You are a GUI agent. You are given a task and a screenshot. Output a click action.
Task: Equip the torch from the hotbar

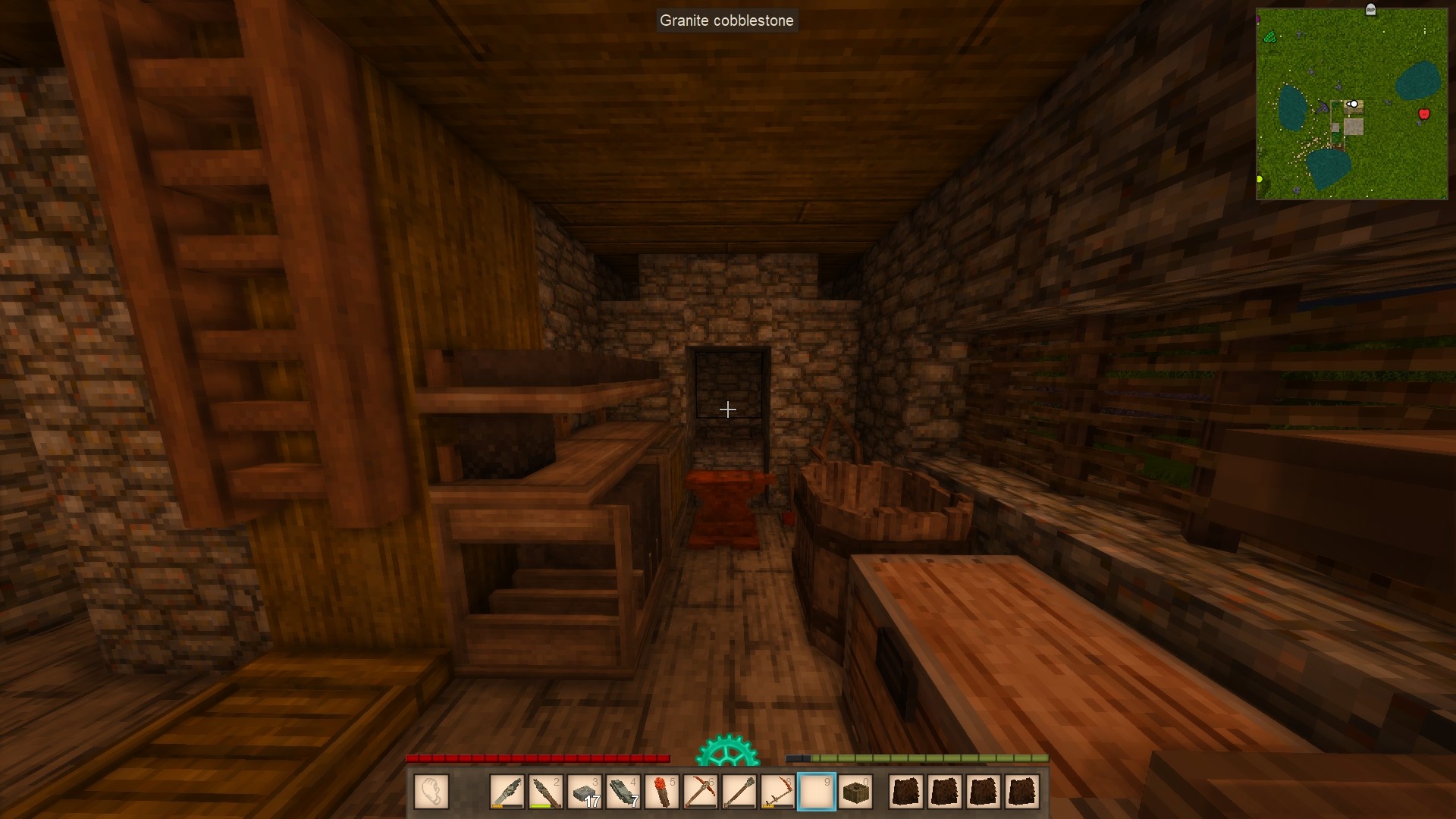pyautogui.click(x=662, y=792)
